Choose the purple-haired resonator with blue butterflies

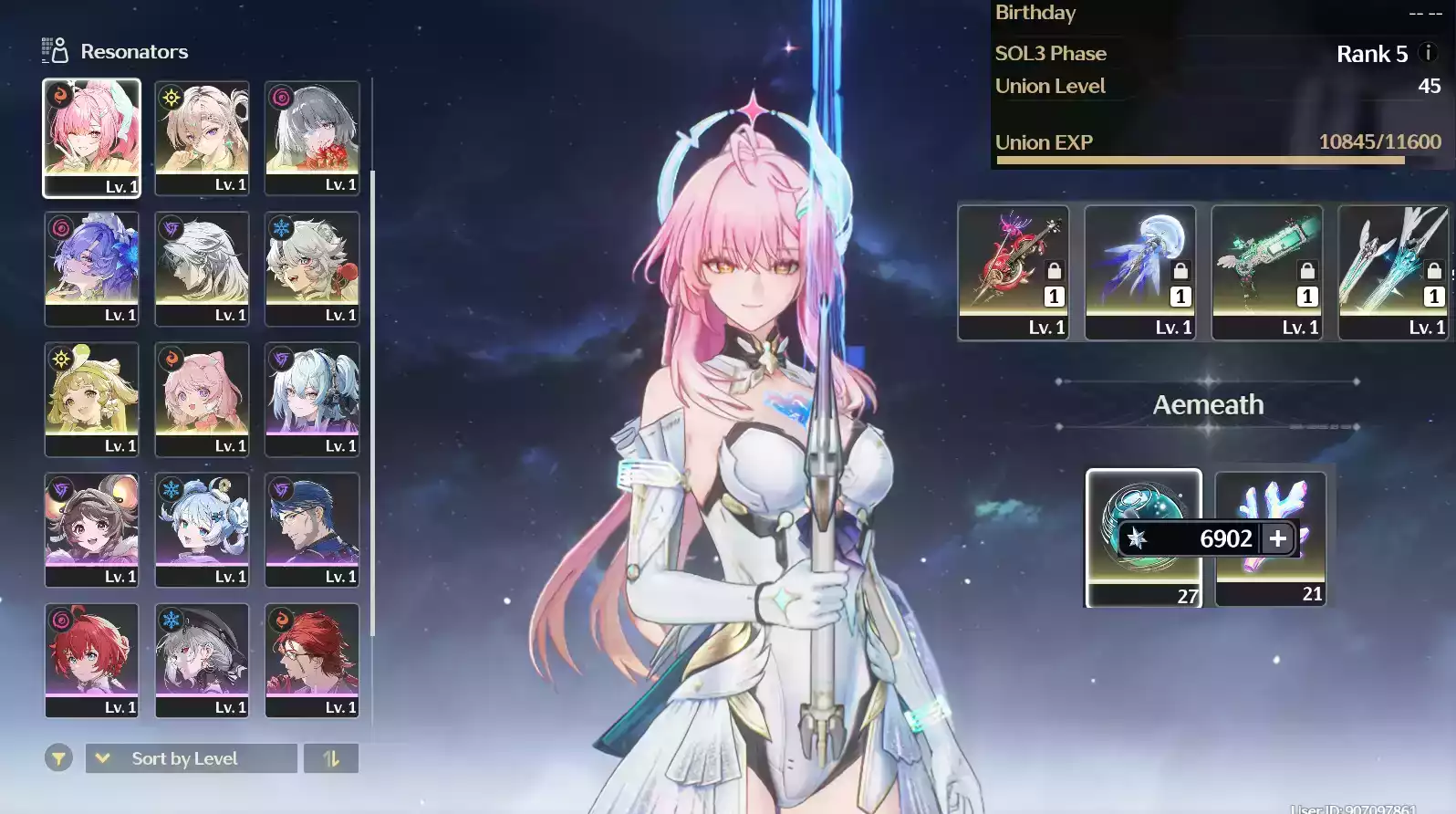91,267
